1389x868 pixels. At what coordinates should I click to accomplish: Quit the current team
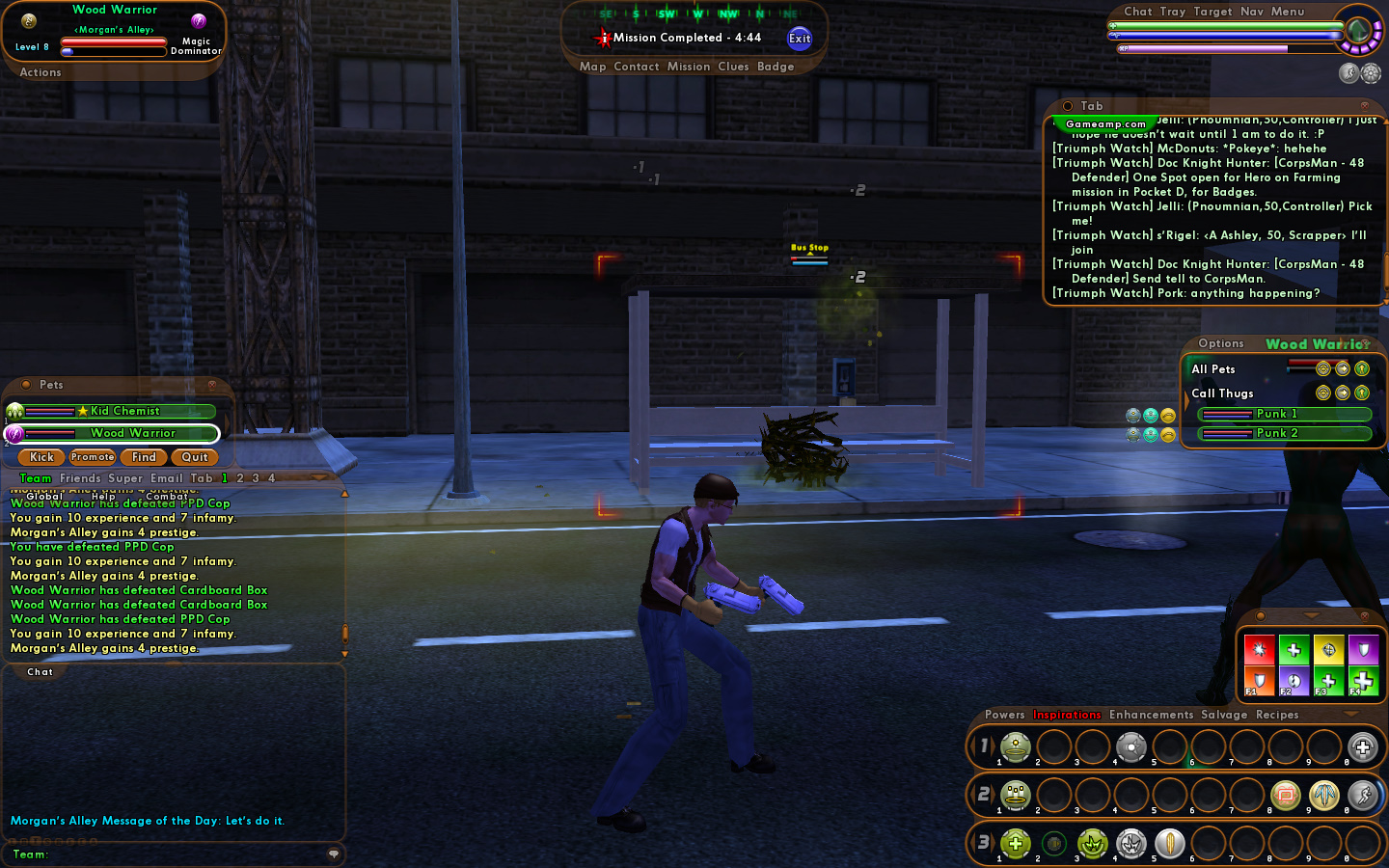(x=195, y=457)
